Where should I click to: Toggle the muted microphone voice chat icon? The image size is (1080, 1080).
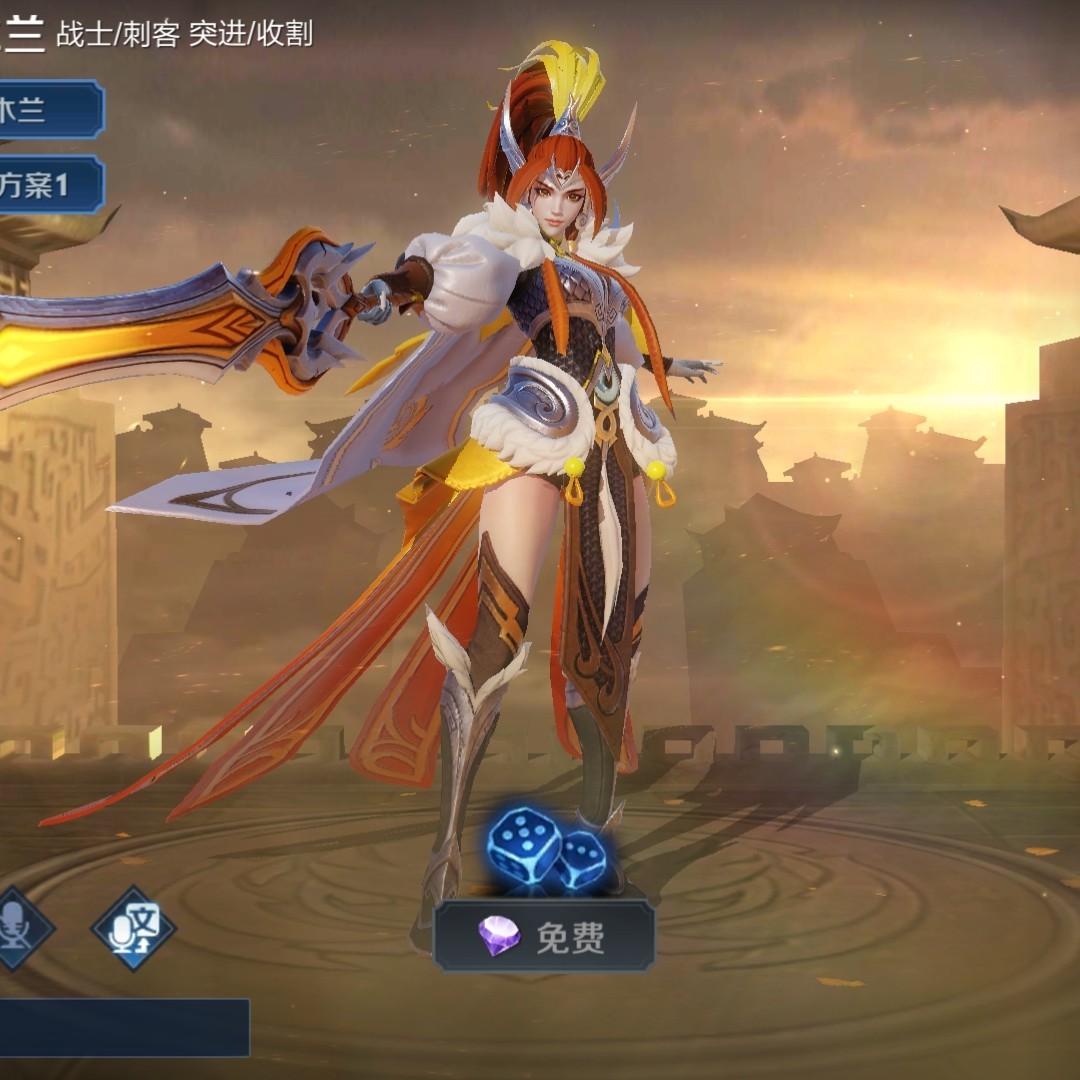(x=18, y=928)
